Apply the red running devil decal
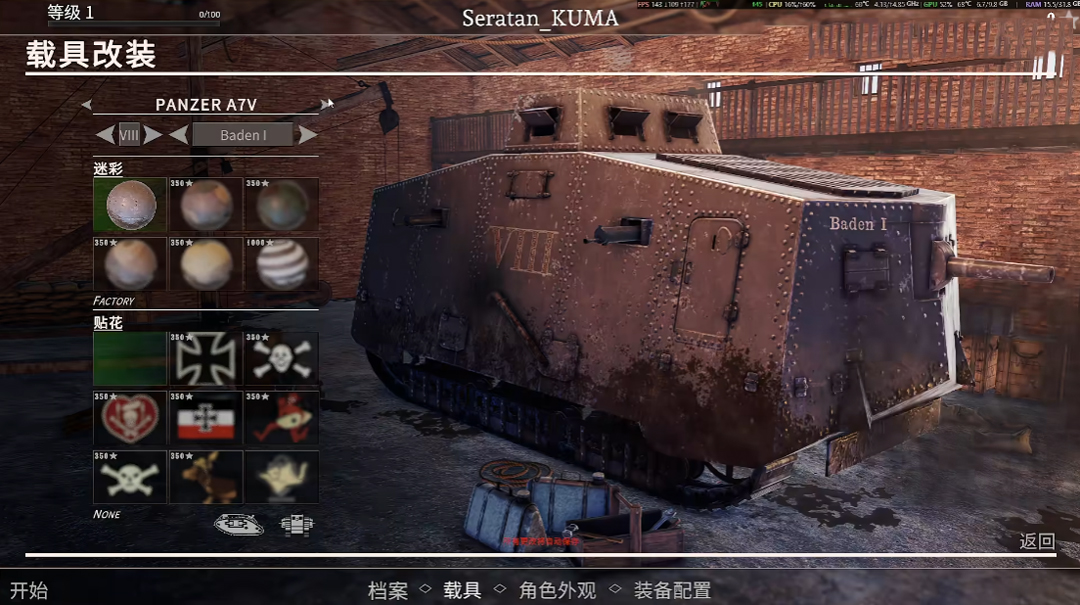1080x605 pixels. click(281, 418)
